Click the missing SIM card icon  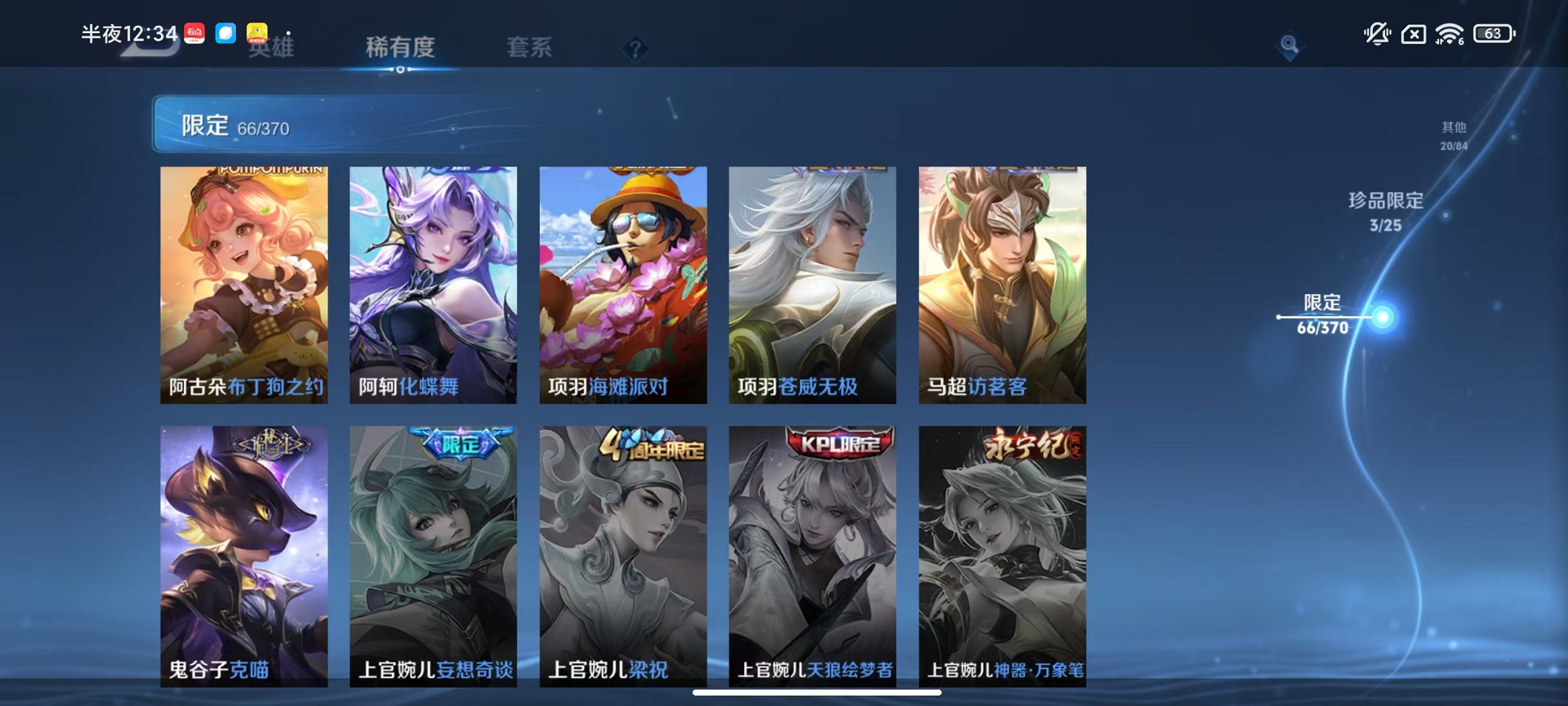[x=1414, y=32]
